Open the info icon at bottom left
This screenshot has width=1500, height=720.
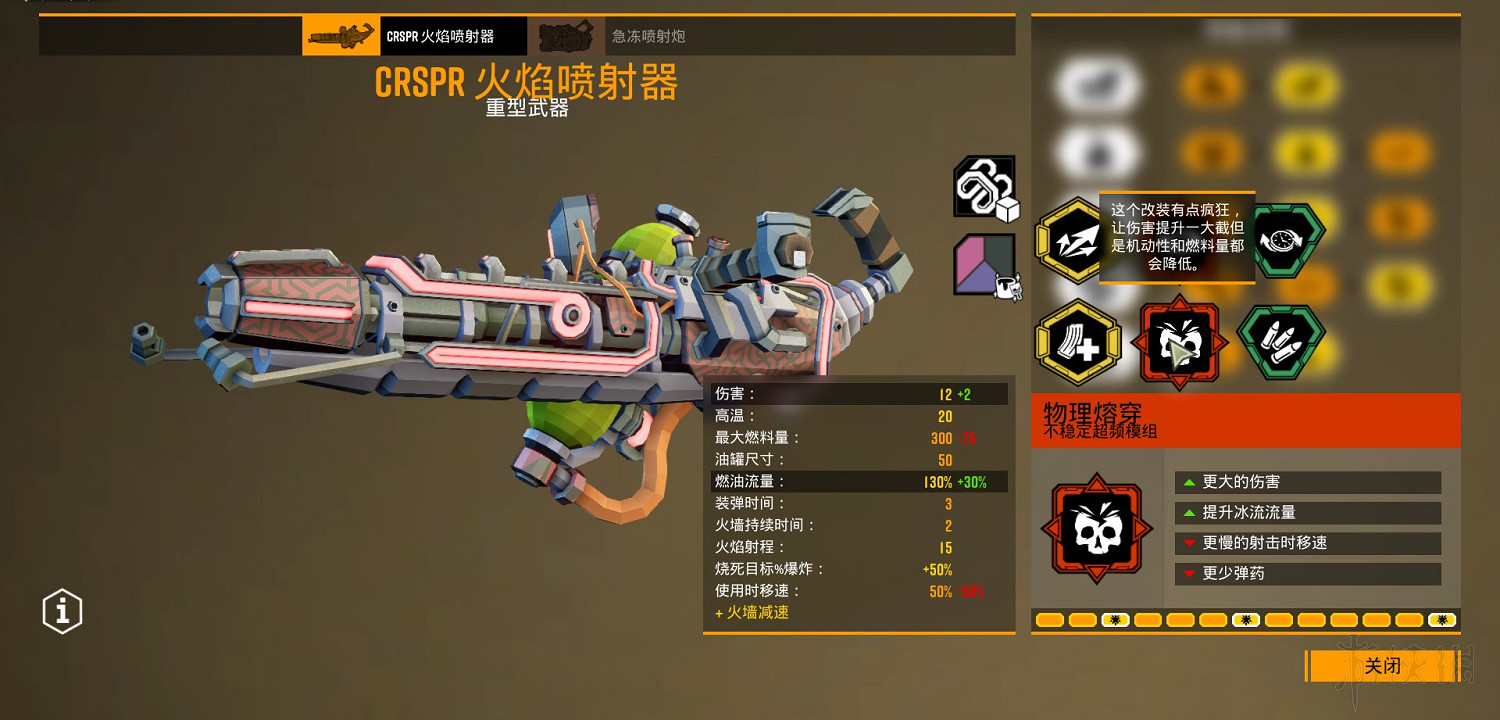click(x=61, y=611)
